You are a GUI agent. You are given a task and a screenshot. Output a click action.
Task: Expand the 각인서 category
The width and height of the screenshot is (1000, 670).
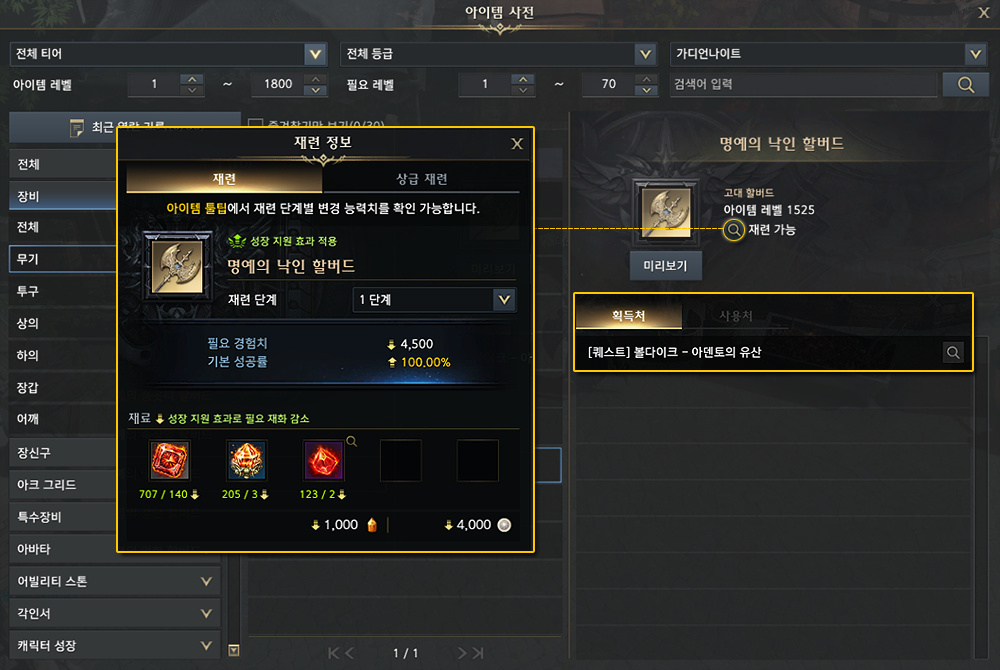click(113, 613)
